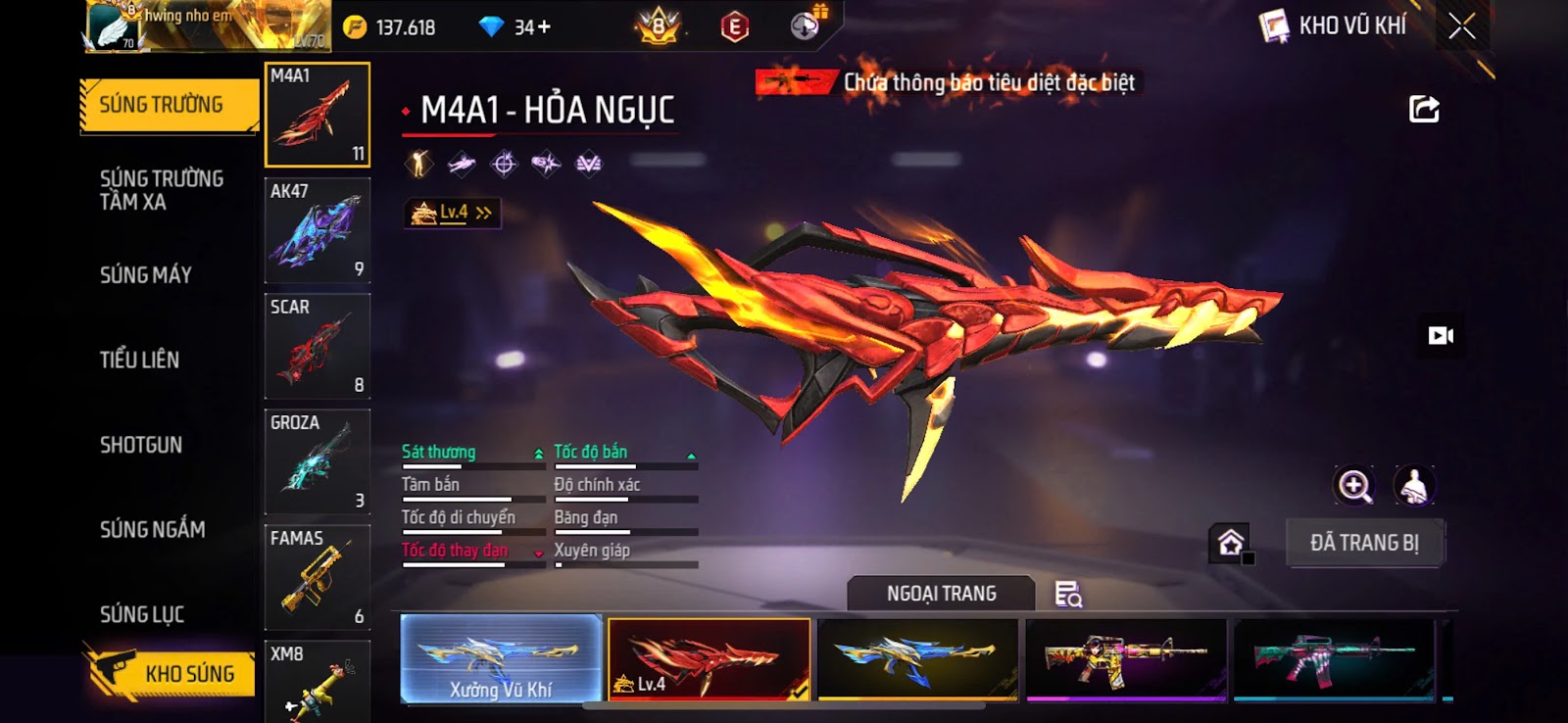Expand the Lv.4 skin upgrade badge
The image size is (1568, 723).
453,213
